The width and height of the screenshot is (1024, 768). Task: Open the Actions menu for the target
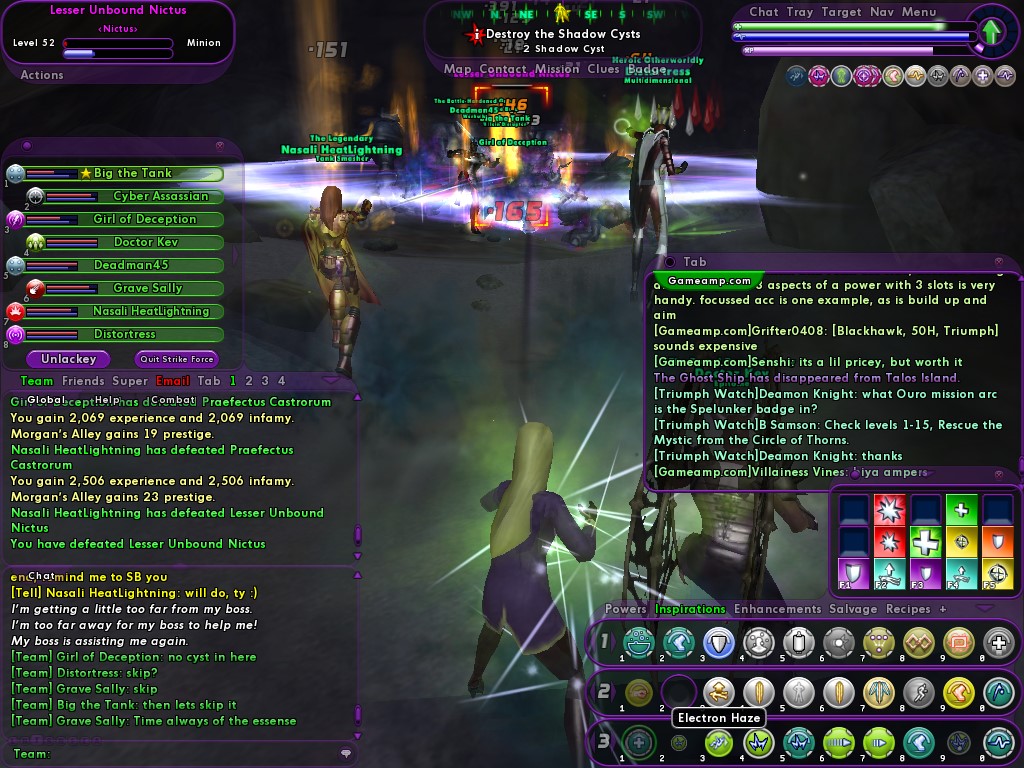coord(42,75)
